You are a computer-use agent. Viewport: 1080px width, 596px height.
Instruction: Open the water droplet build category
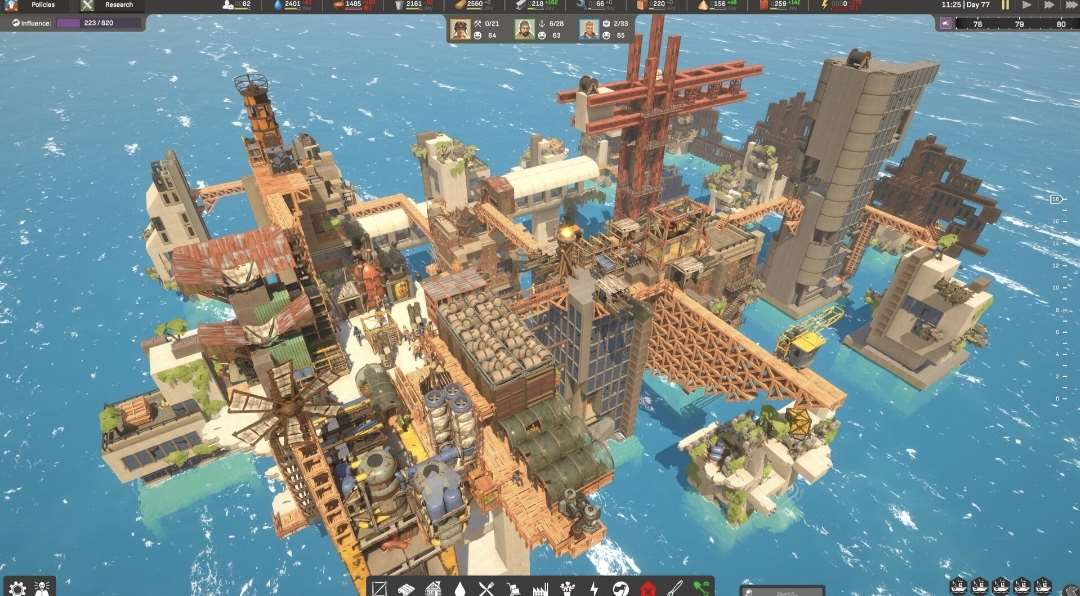460,589
